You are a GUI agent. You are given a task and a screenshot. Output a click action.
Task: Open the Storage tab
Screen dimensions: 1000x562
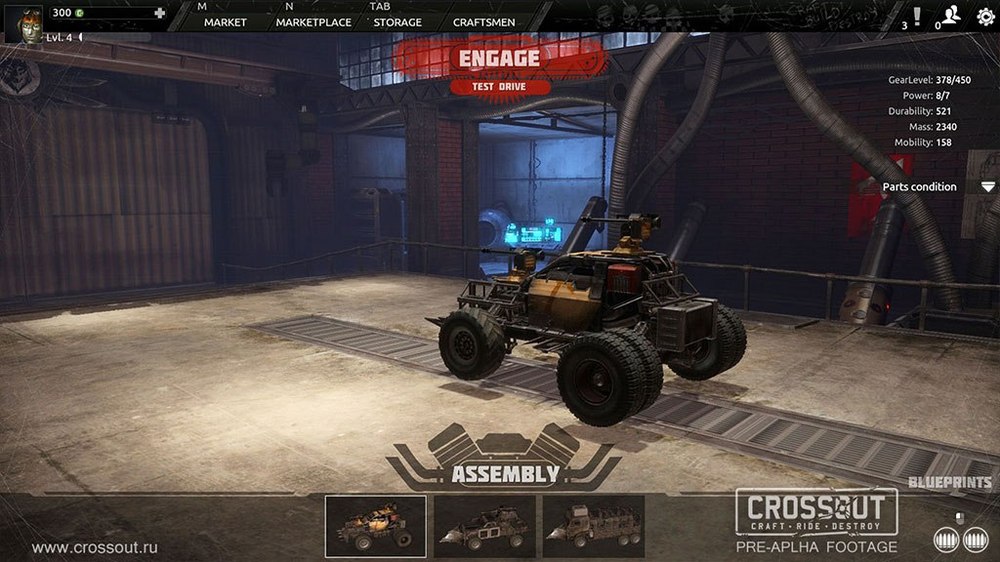(x=397, y=22)
